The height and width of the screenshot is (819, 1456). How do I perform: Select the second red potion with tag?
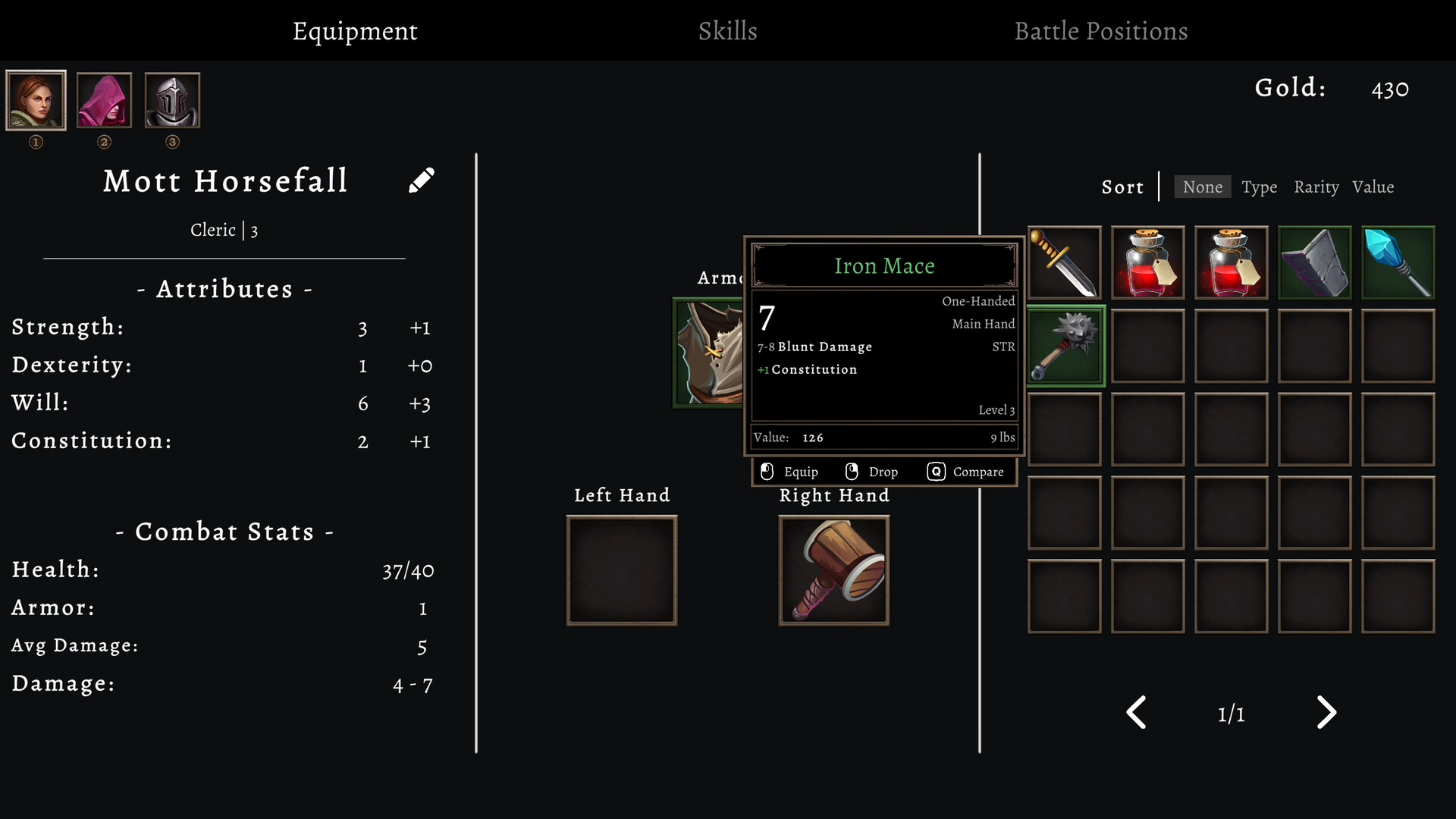1231,262
